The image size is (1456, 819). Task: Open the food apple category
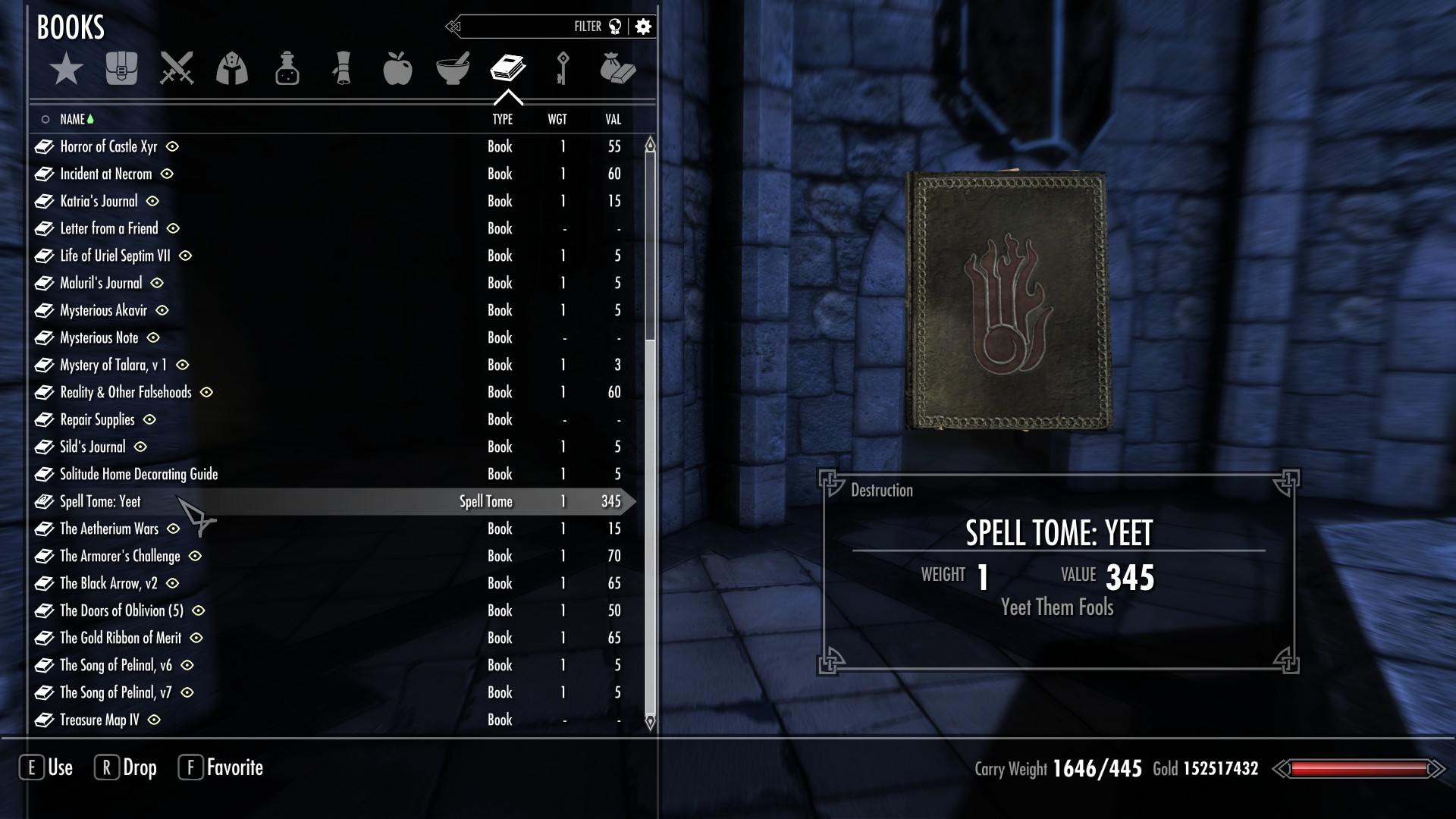point(397,69)
